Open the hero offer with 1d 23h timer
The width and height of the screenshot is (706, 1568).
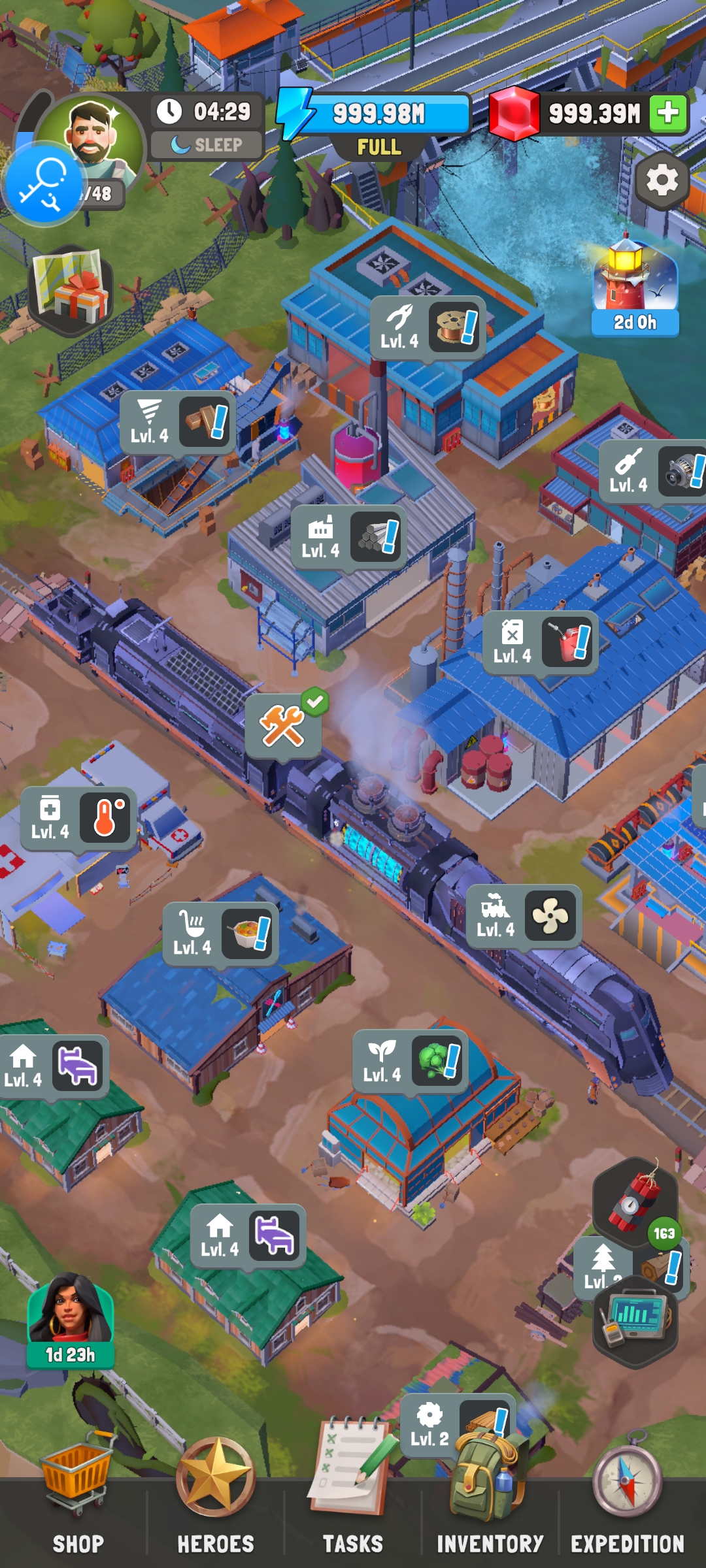click(71, 1320)
